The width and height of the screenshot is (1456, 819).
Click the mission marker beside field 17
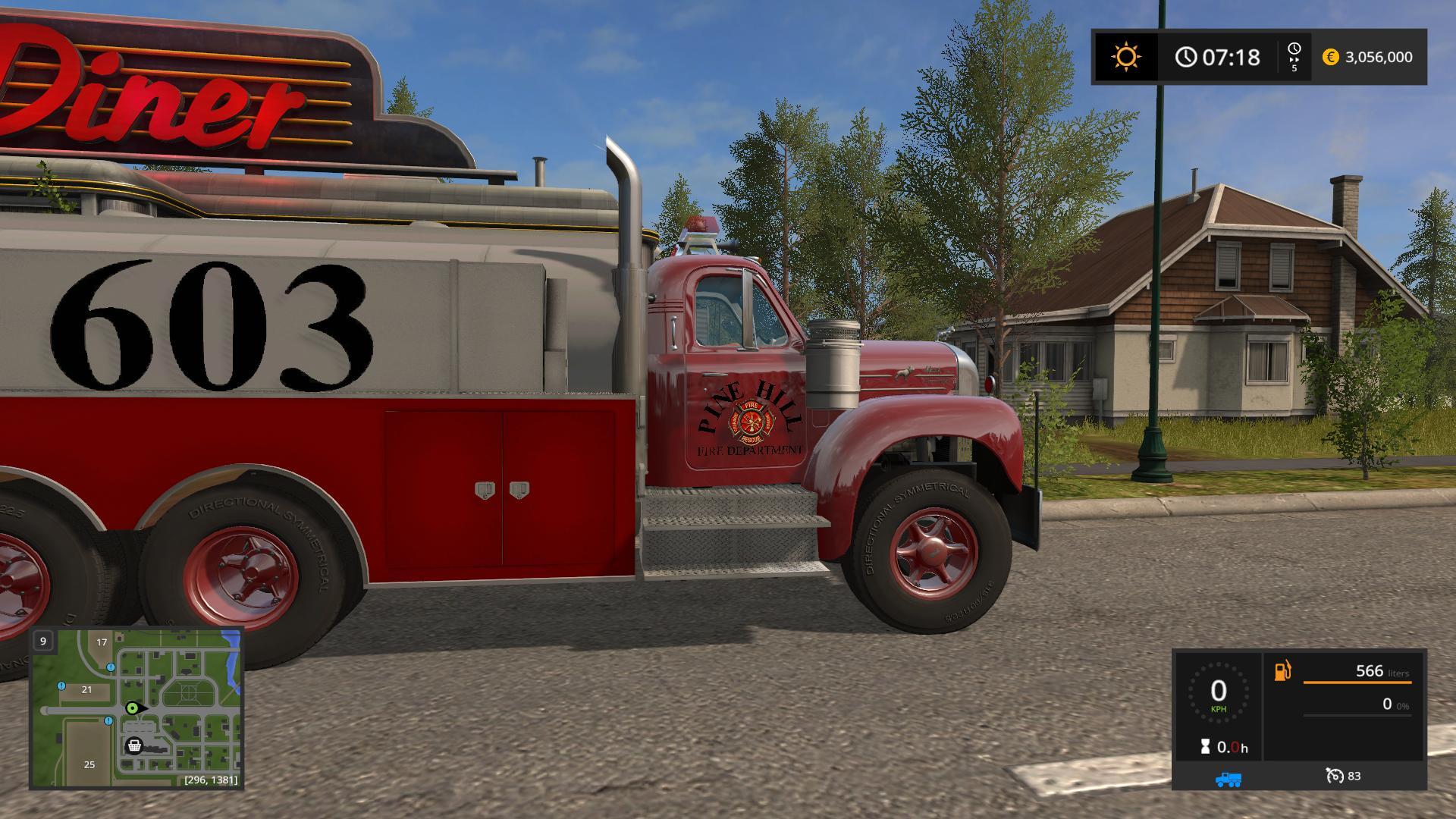(x=111, y=667)
